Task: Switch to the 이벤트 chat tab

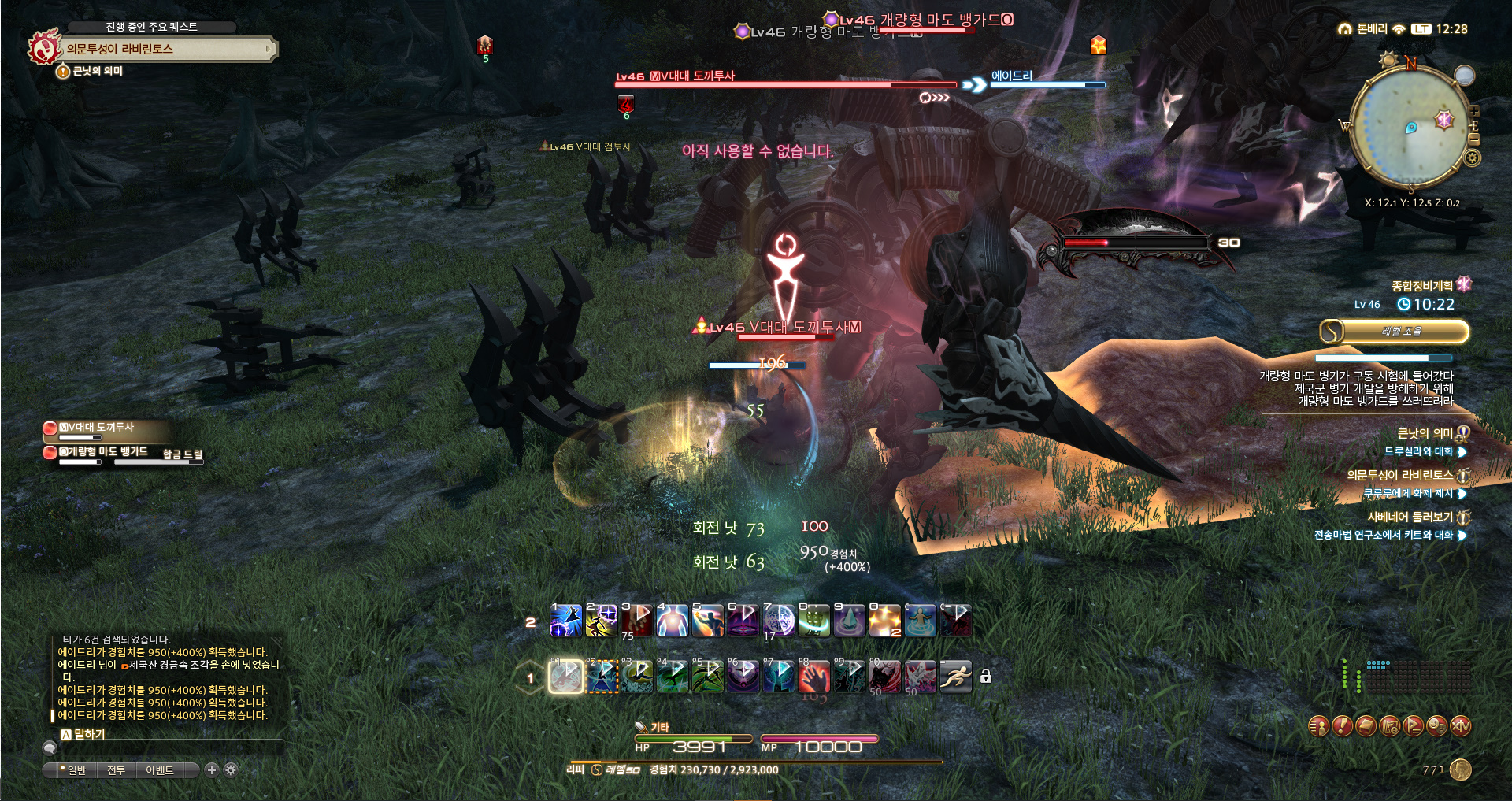Action: click(160, 770)
